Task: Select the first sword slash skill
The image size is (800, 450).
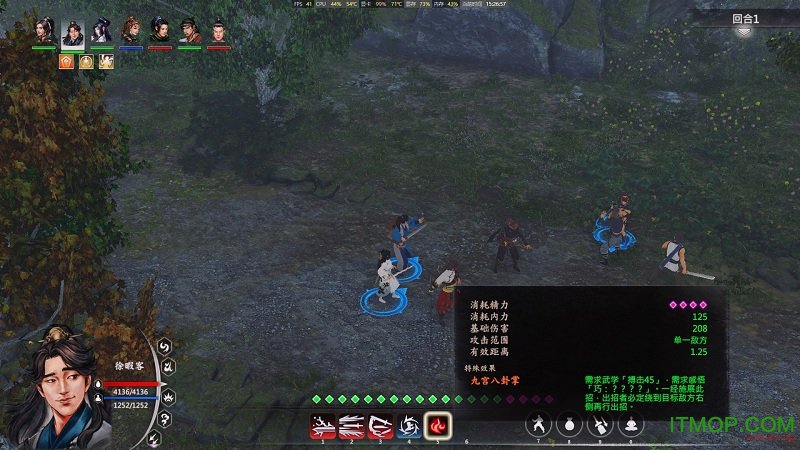Action: pyautogui.click(x=321, y=426)
